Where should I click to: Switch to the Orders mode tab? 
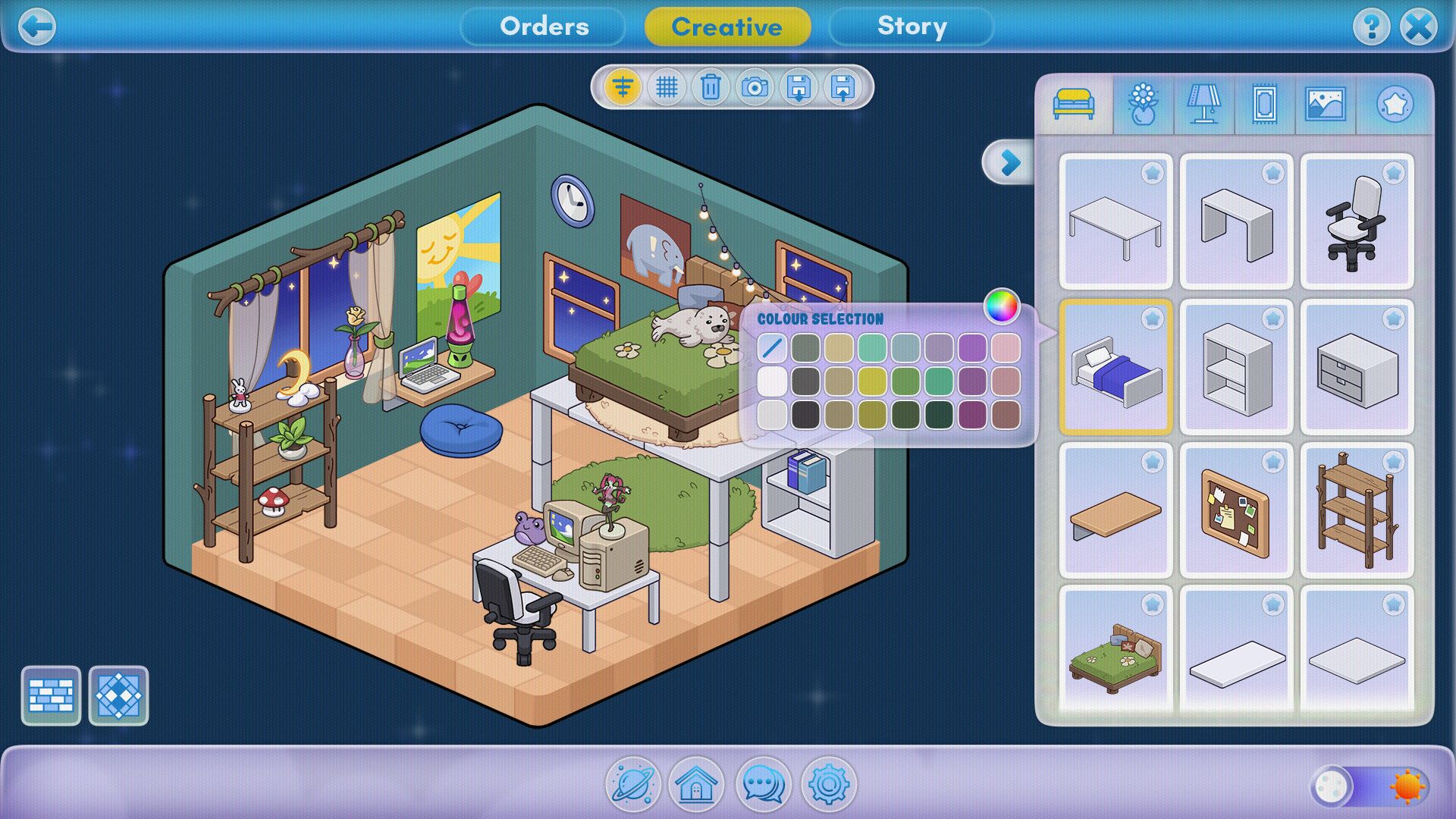(544, 27)
